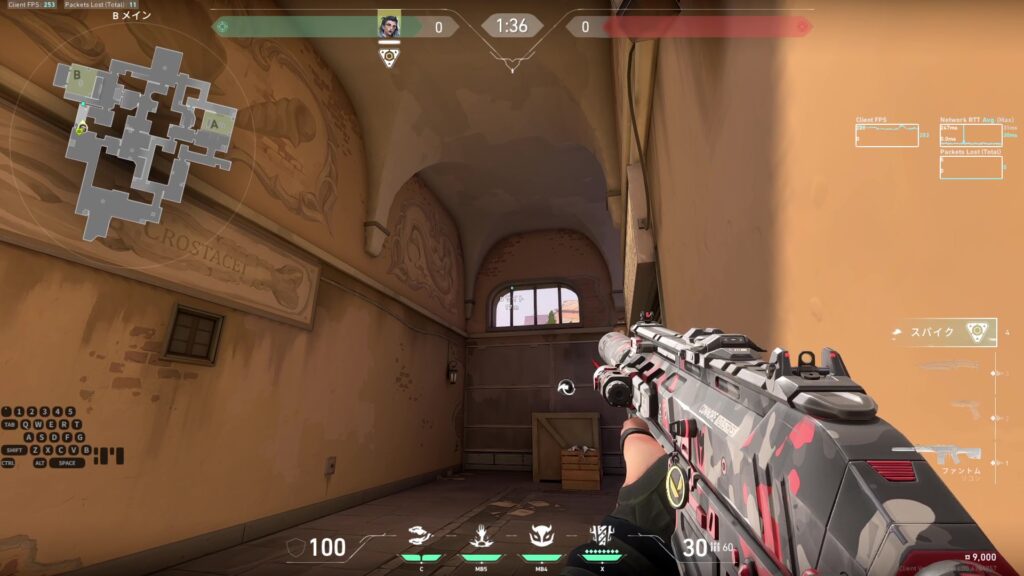
Task: Click the spike carrier icon under the portrait
Action: tap(388, 57)
